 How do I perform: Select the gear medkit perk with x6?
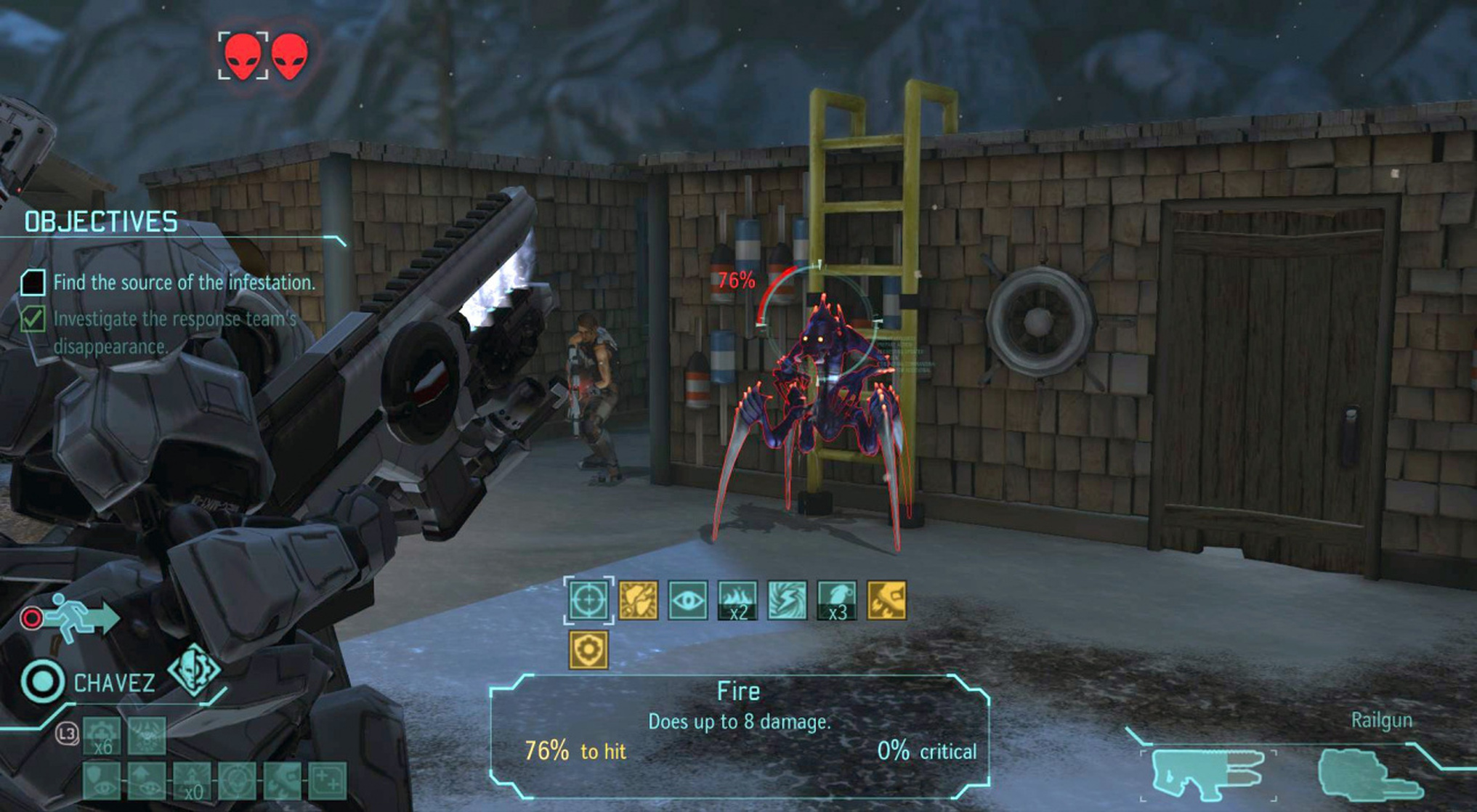tap(102, 736)
